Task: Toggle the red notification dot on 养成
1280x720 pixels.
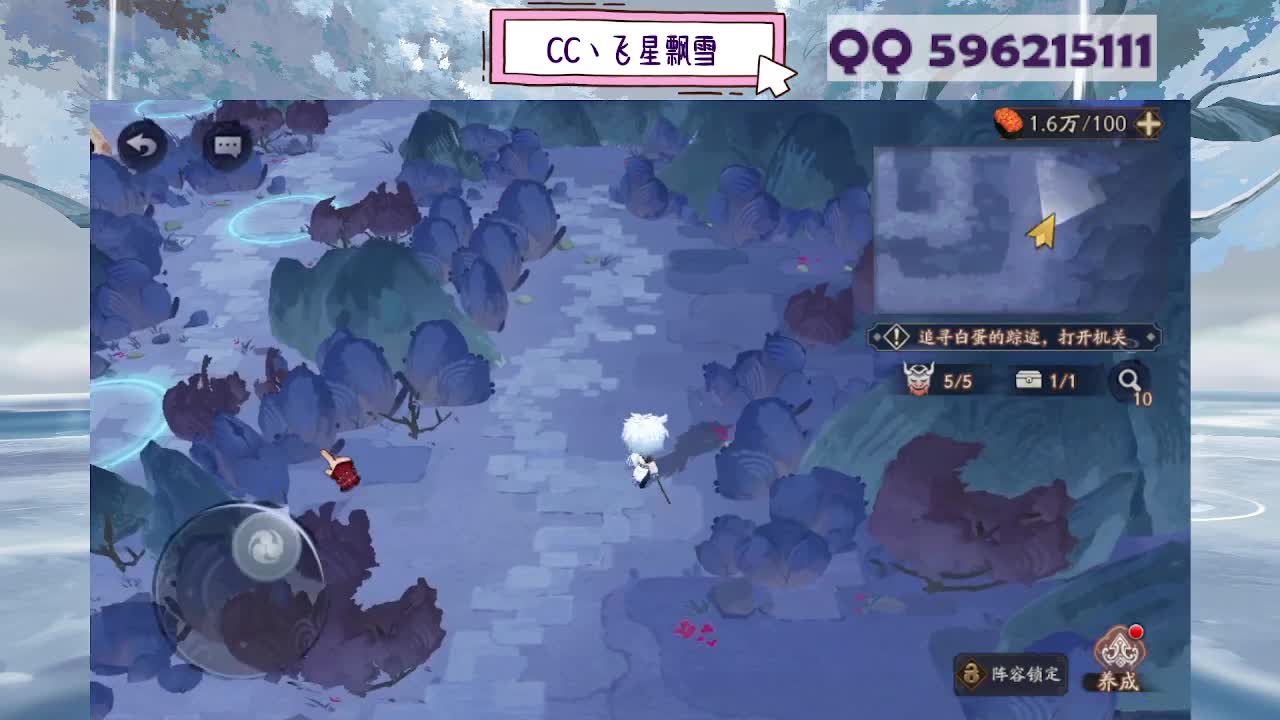Action: click(1135, 631)
